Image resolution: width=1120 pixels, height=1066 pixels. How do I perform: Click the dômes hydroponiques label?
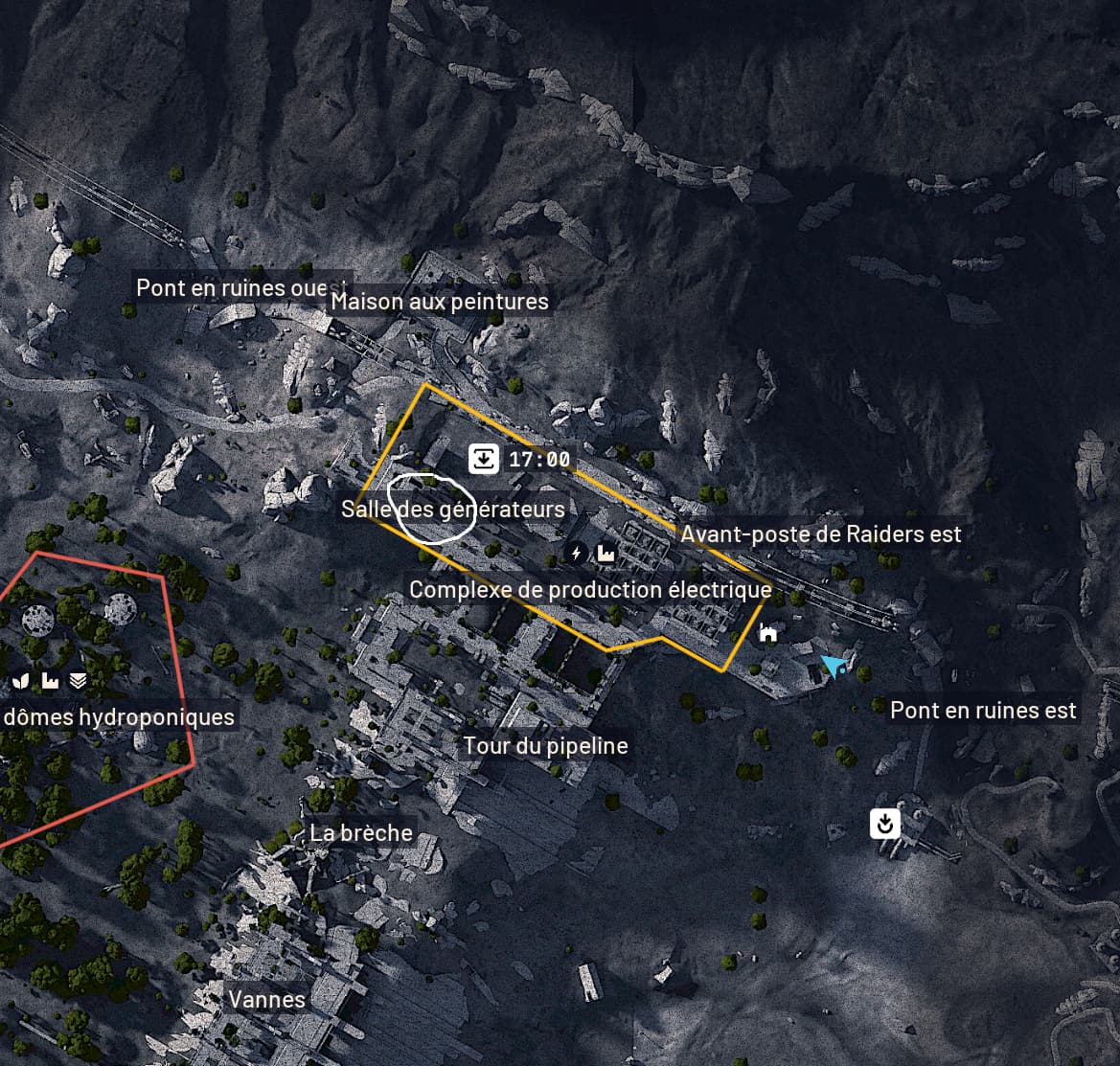[x=119, y=717]
